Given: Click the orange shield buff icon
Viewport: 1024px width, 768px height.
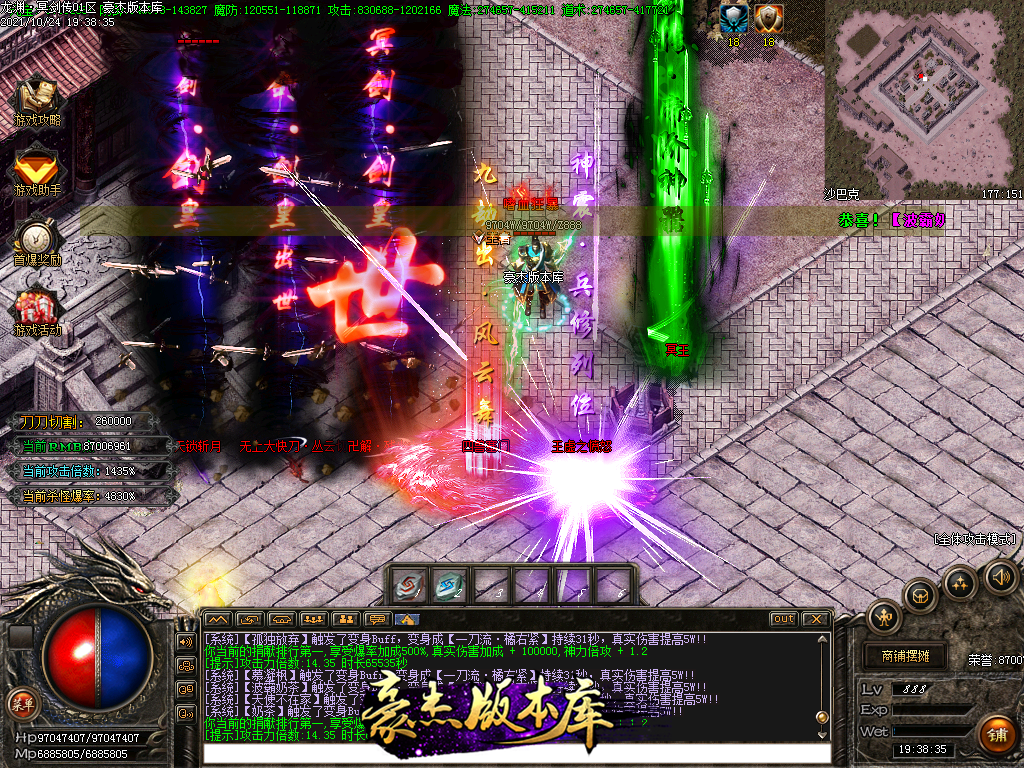Looking at the screenshot, I should [x=768, y=17].
